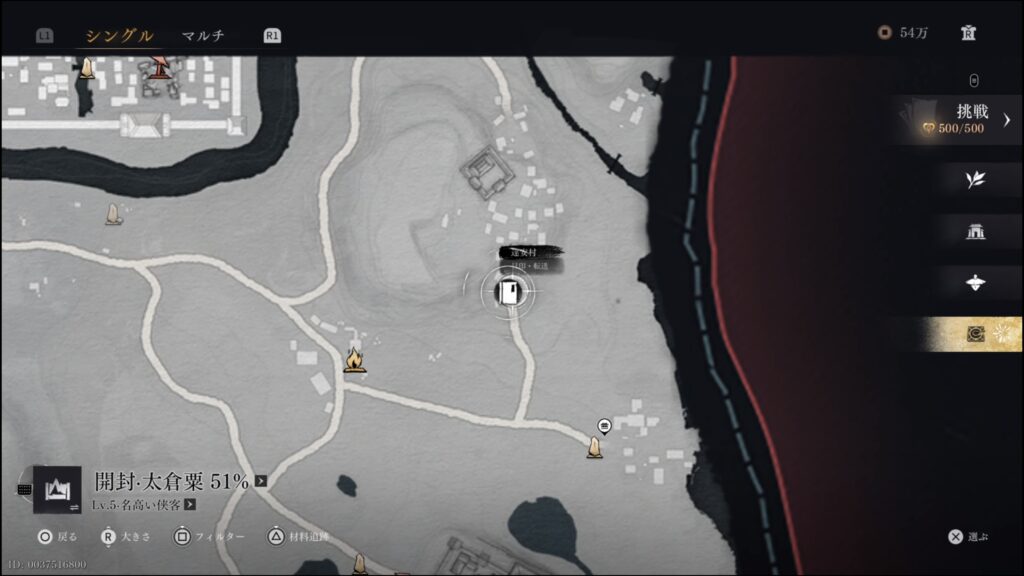
Task: Select the campfire map marker
Action: point(354,359)
